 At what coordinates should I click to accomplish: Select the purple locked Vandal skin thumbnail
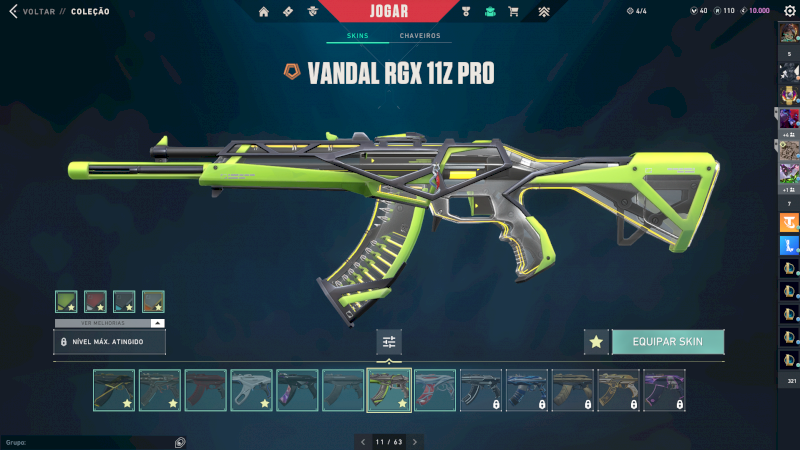(x=664, y=390)
